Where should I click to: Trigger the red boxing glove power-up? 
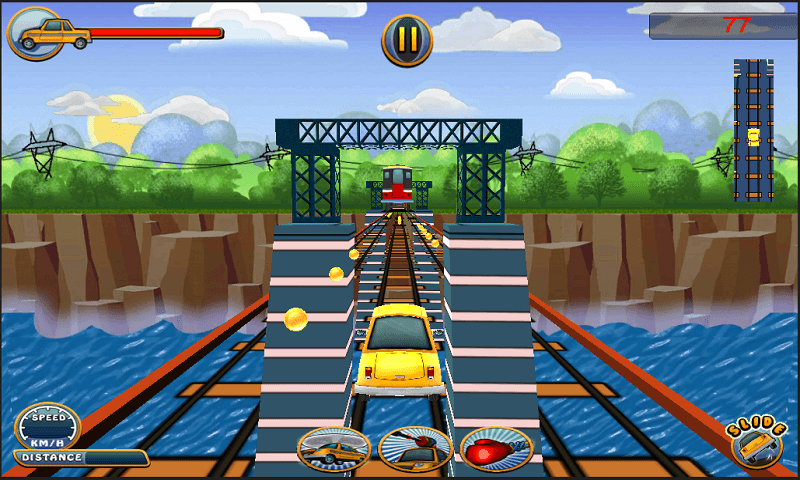pyautogui.click(x=496, y=449)
